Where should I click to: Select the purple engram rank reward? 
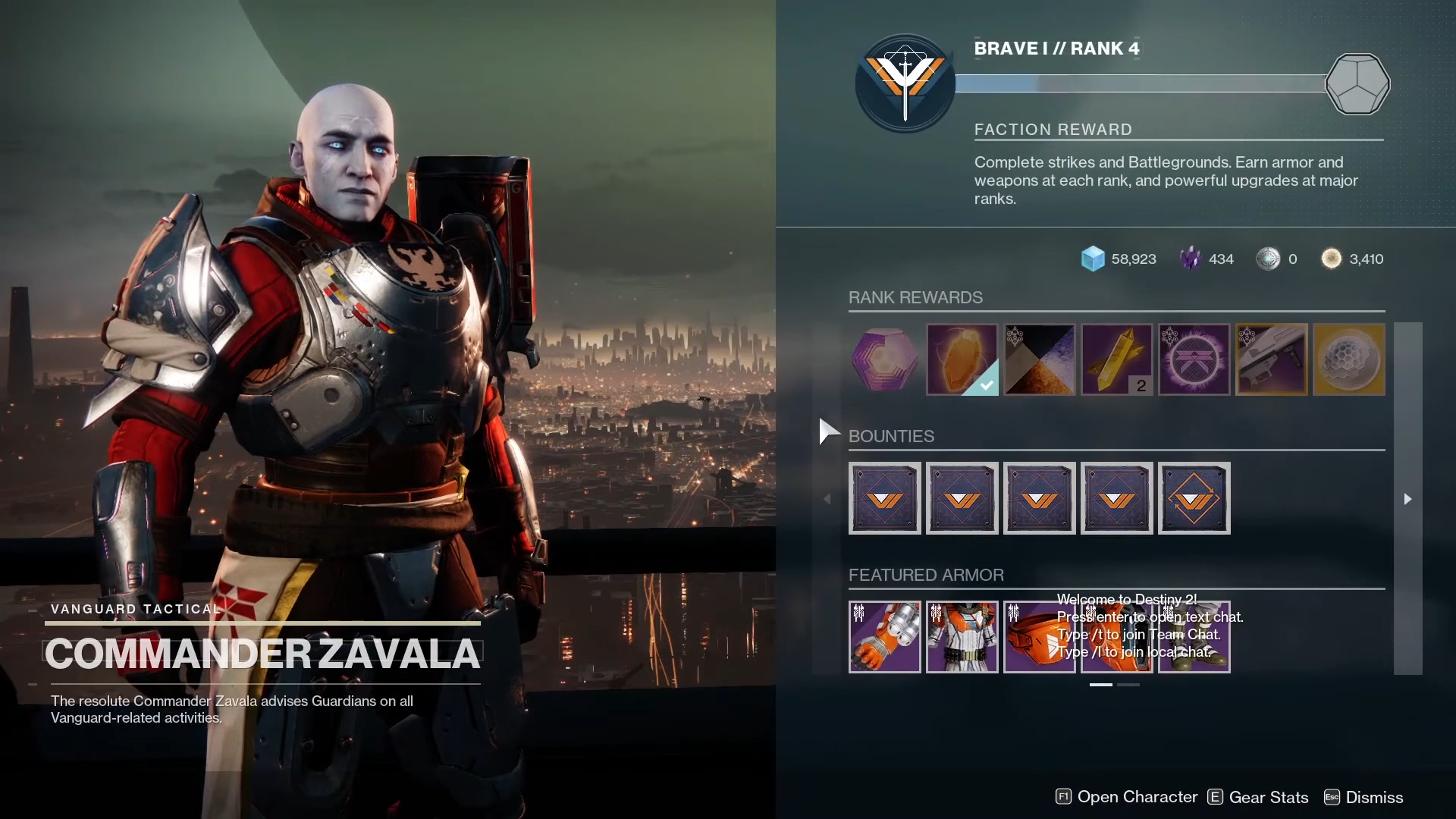point(884,359)
